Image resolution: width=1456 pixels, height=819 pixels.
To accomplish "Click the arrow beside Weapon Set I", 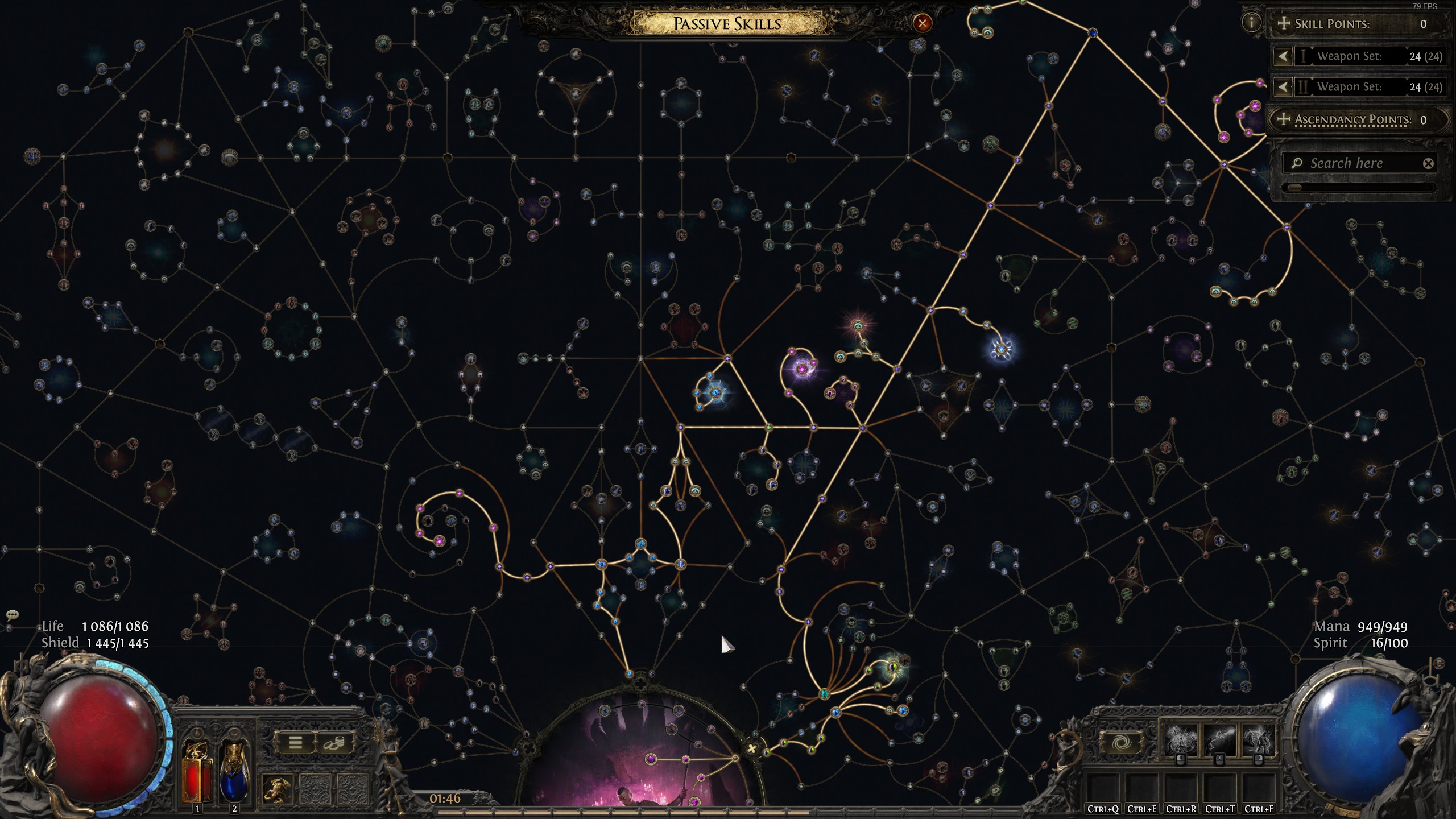I will (x=1283, y=56).
